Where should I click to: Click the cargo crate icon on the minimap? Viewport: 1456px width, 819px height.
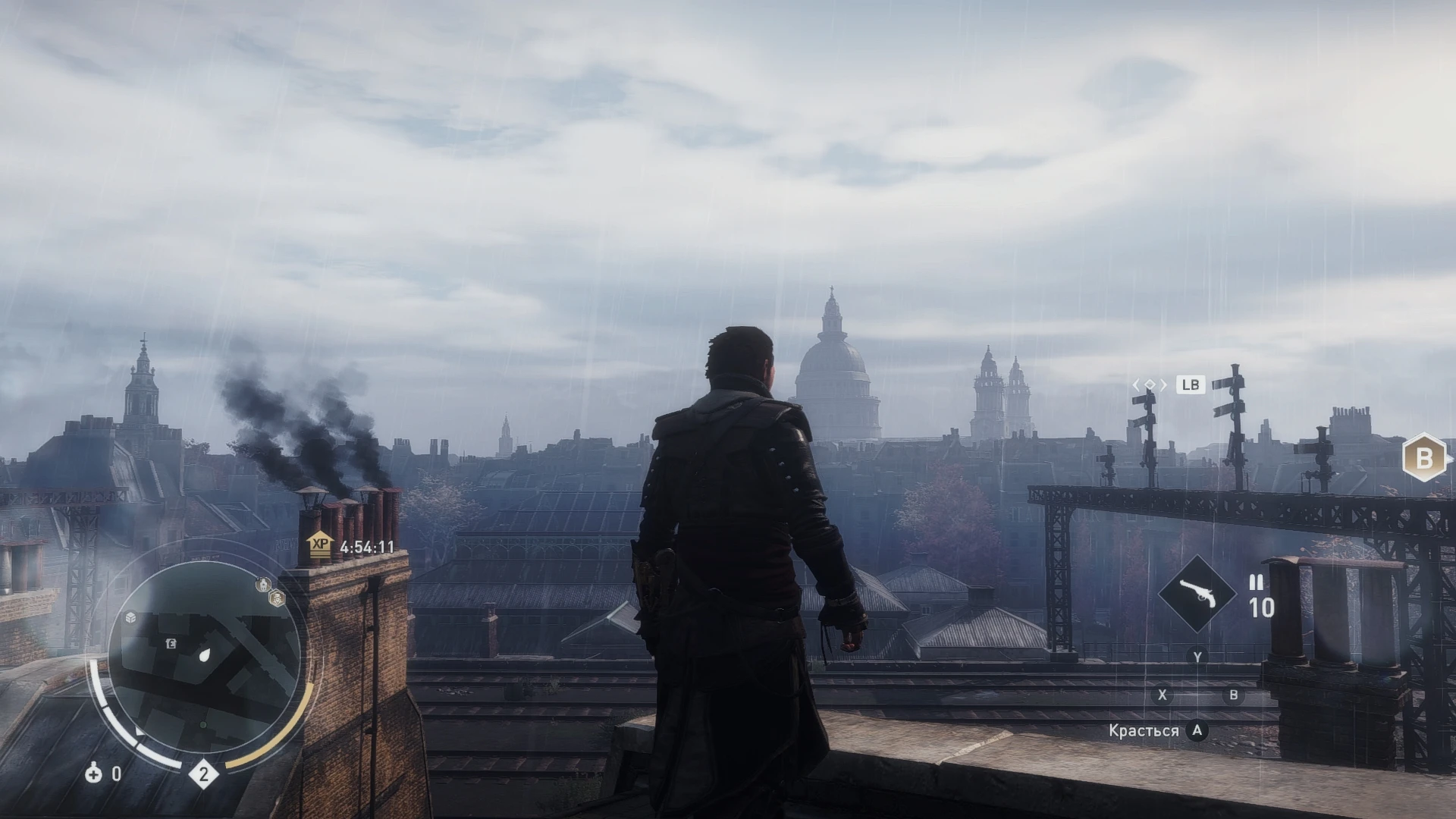pyautogui.click(x=130, y=618)
